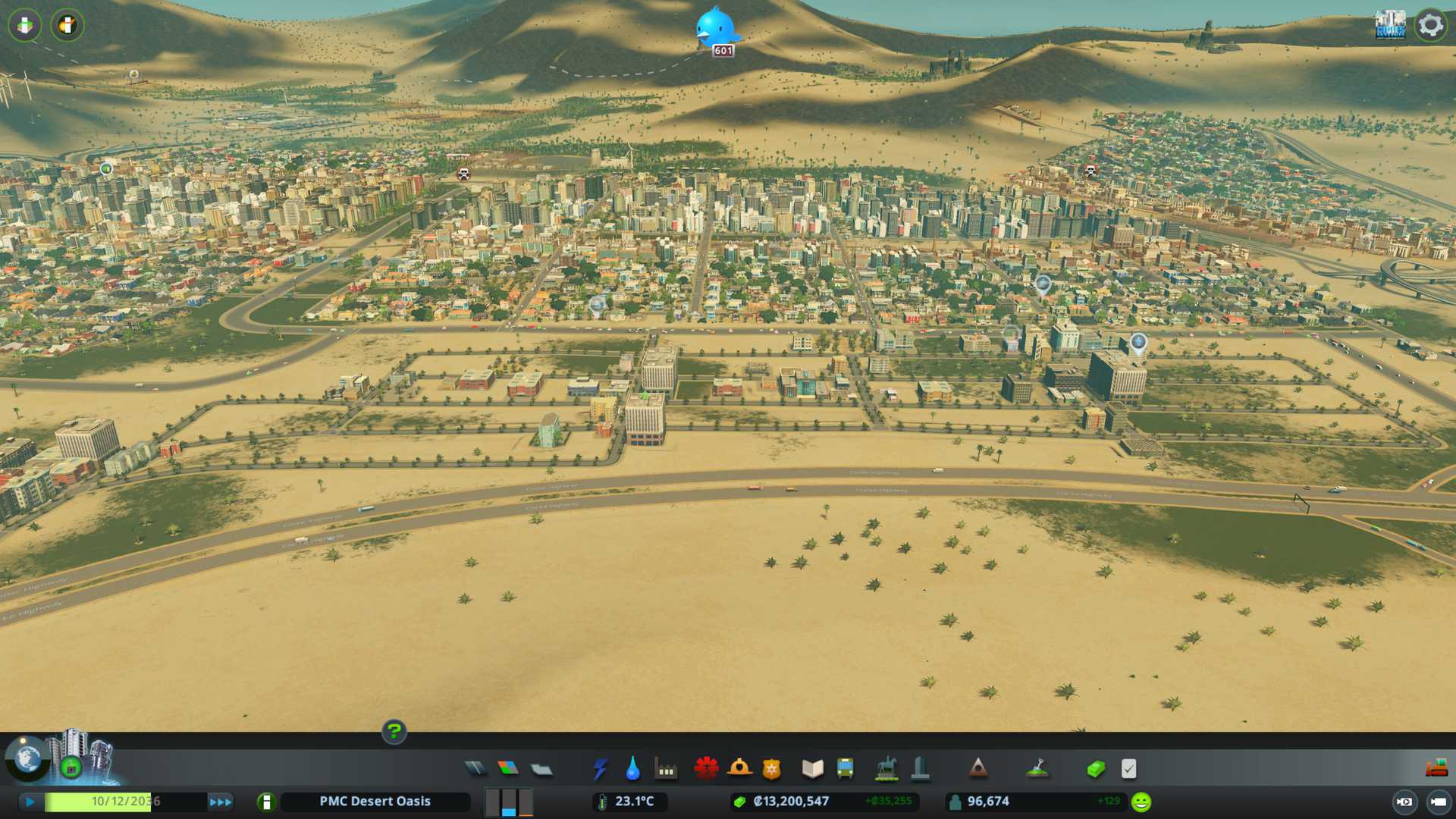Click the blue Chirper bird
The width and height of the screenshot is (1456, 819).
[714, 27]
